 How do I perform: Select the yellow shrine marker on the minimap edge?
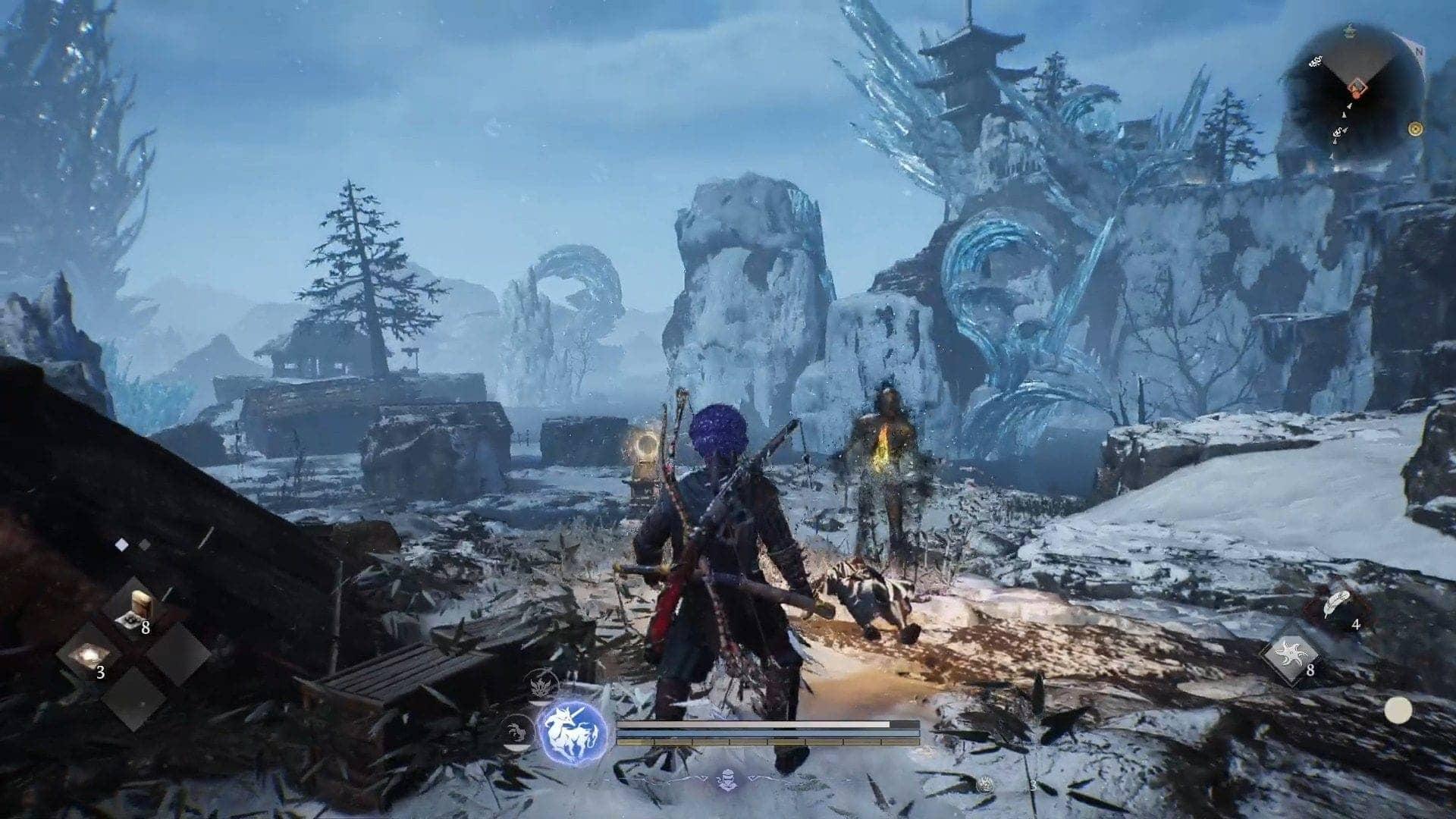pos(1416,129)
